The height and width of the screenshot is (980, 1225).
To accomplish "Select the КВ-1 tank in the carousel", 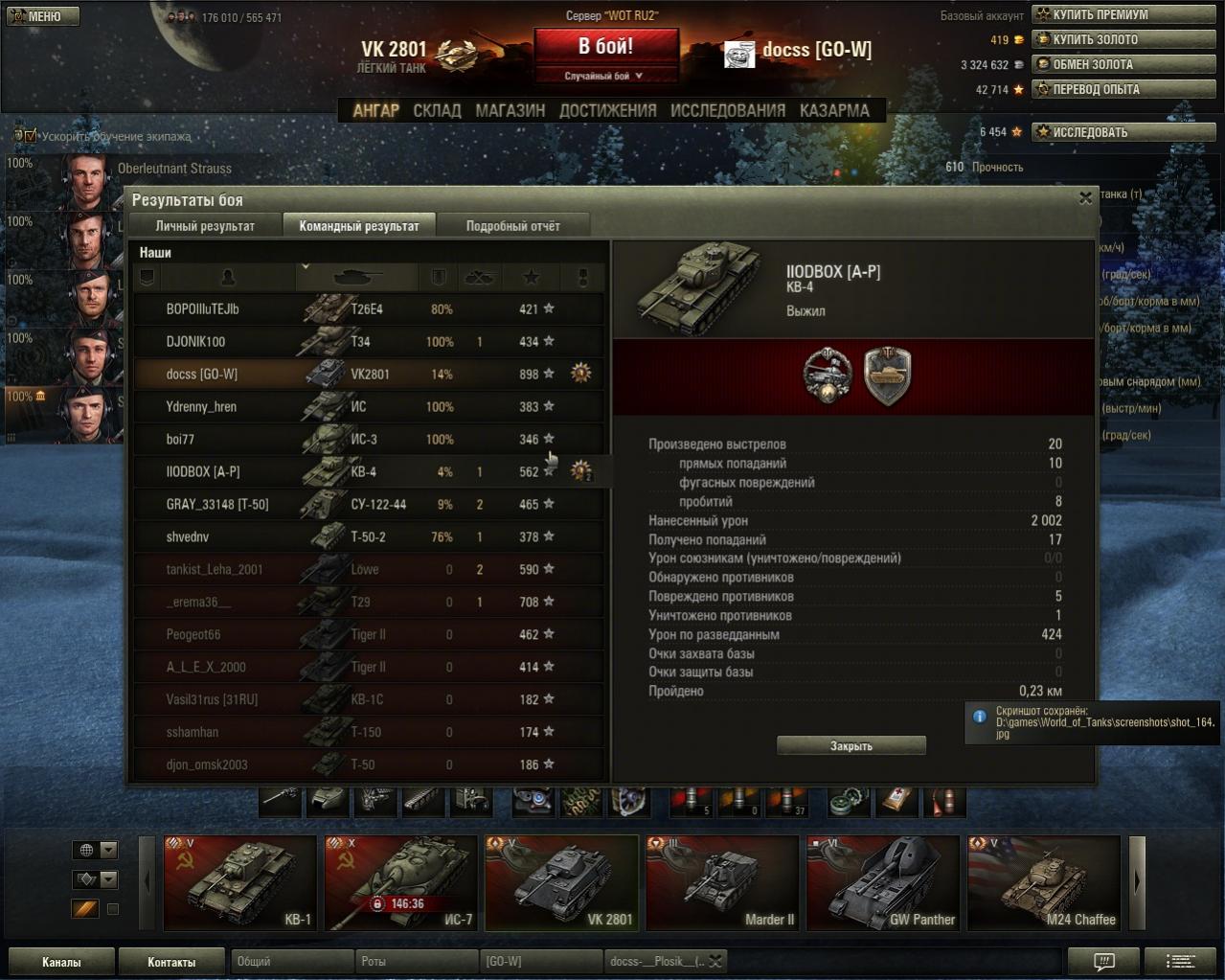I will (240, 882).
